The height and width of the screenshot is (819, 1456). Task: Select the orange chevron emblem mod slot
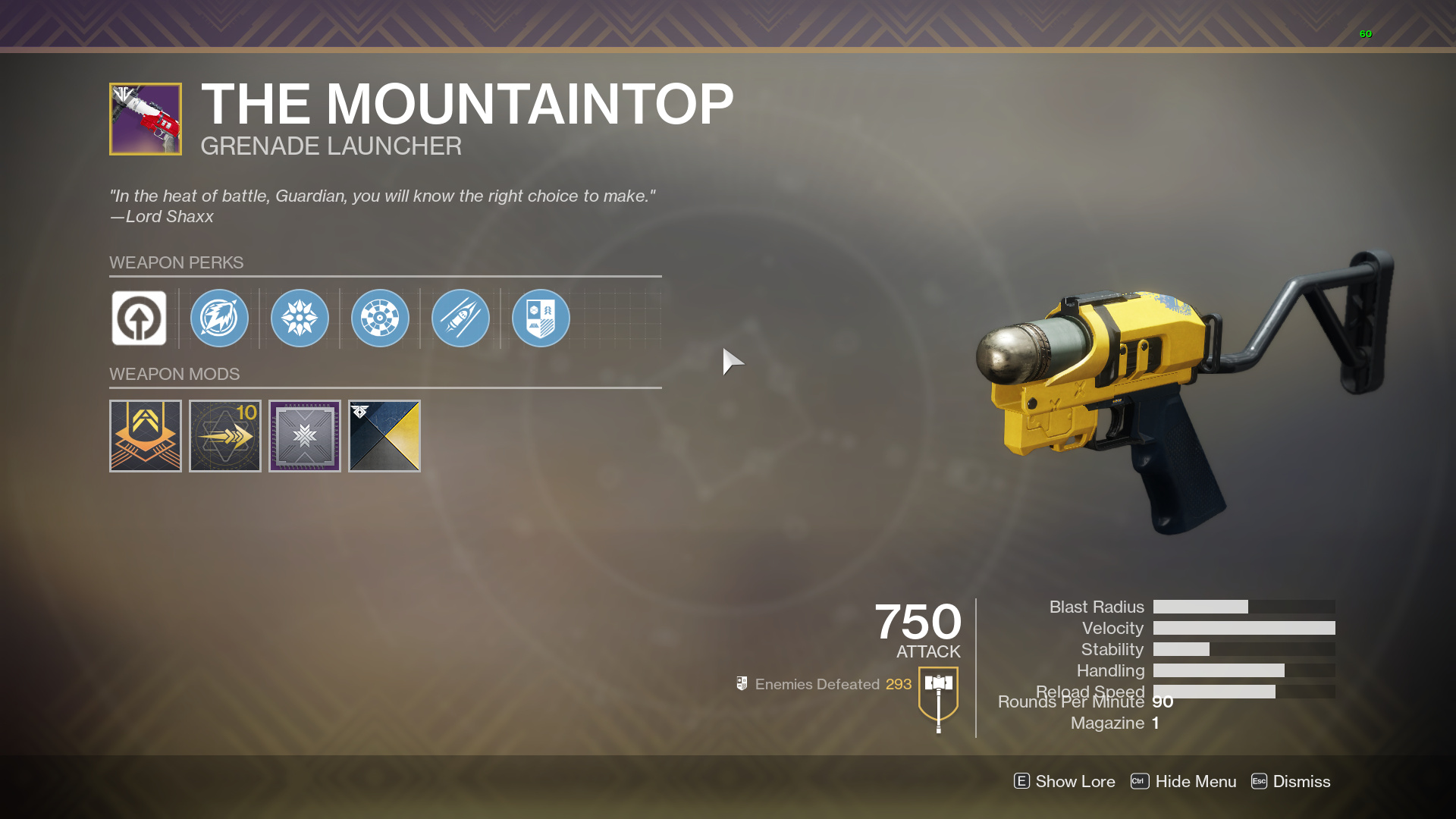click(x=146, y=436)
